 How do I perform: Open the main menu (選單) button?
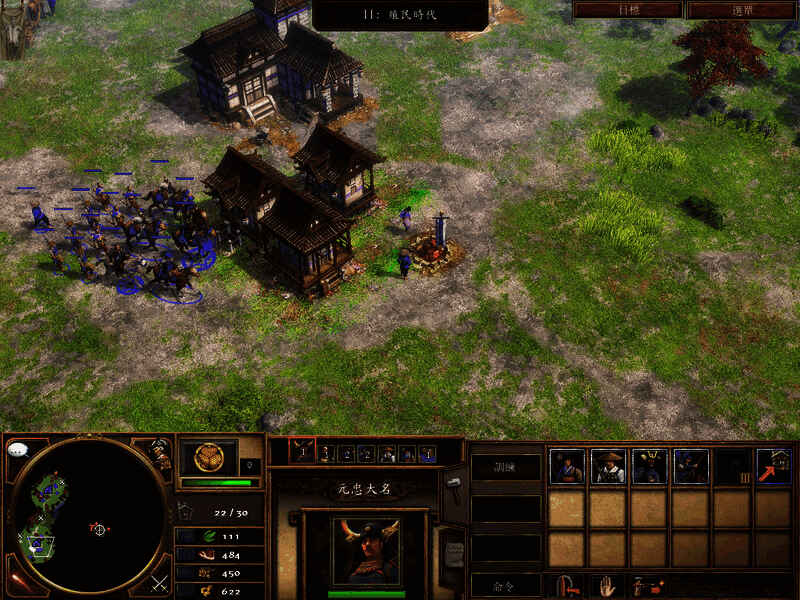742,10
